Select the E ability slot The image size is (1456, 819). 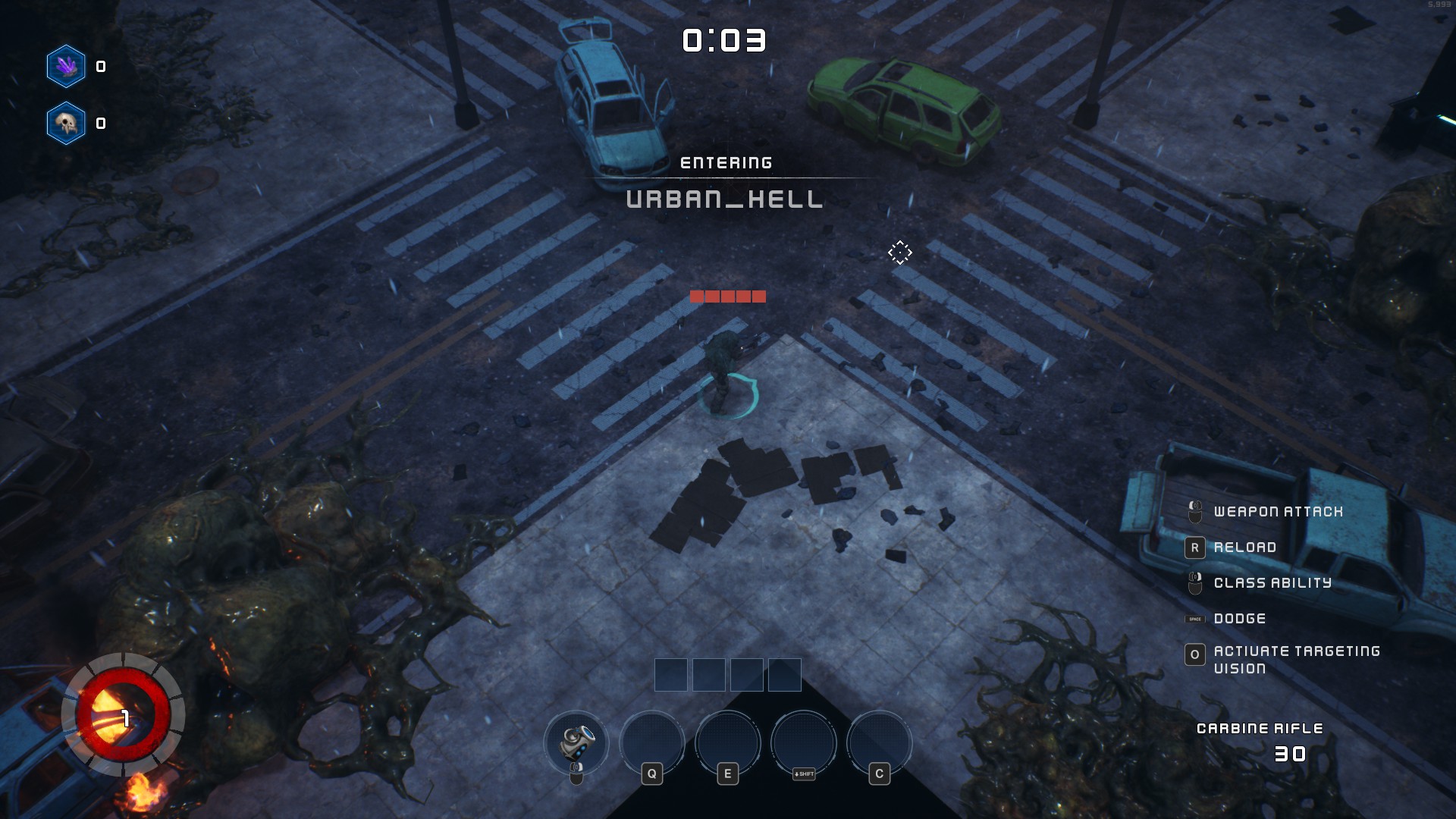[728, 742]
